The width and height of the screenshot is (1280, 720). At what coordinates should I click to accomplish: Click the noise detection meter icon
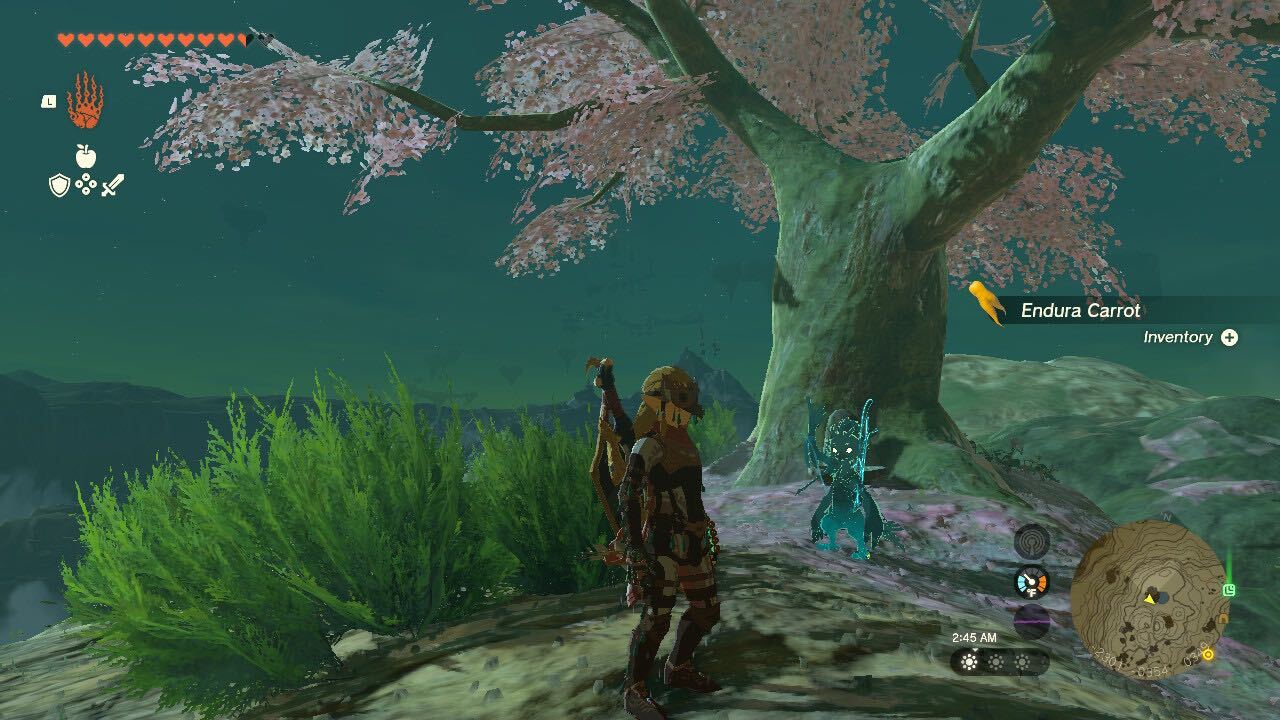tap(1031, 542)
